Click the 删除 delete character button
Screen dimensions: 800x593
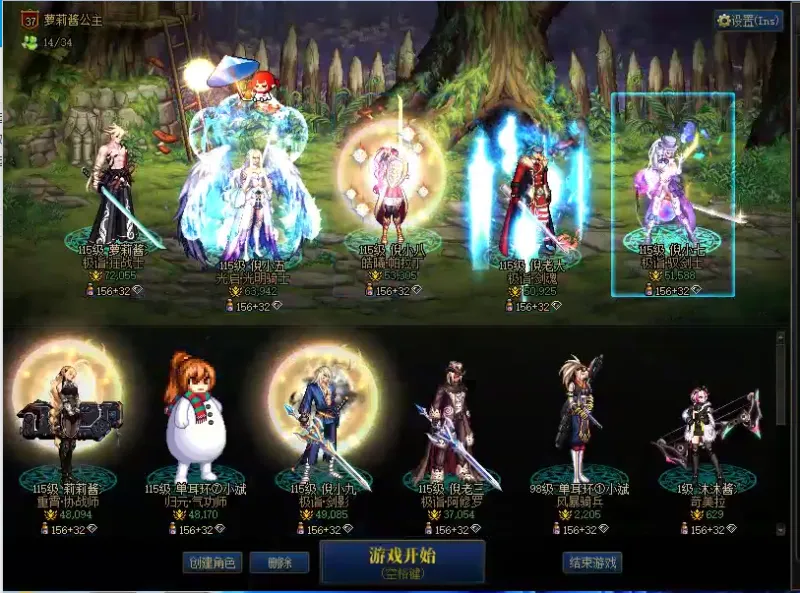click(279, 563)
